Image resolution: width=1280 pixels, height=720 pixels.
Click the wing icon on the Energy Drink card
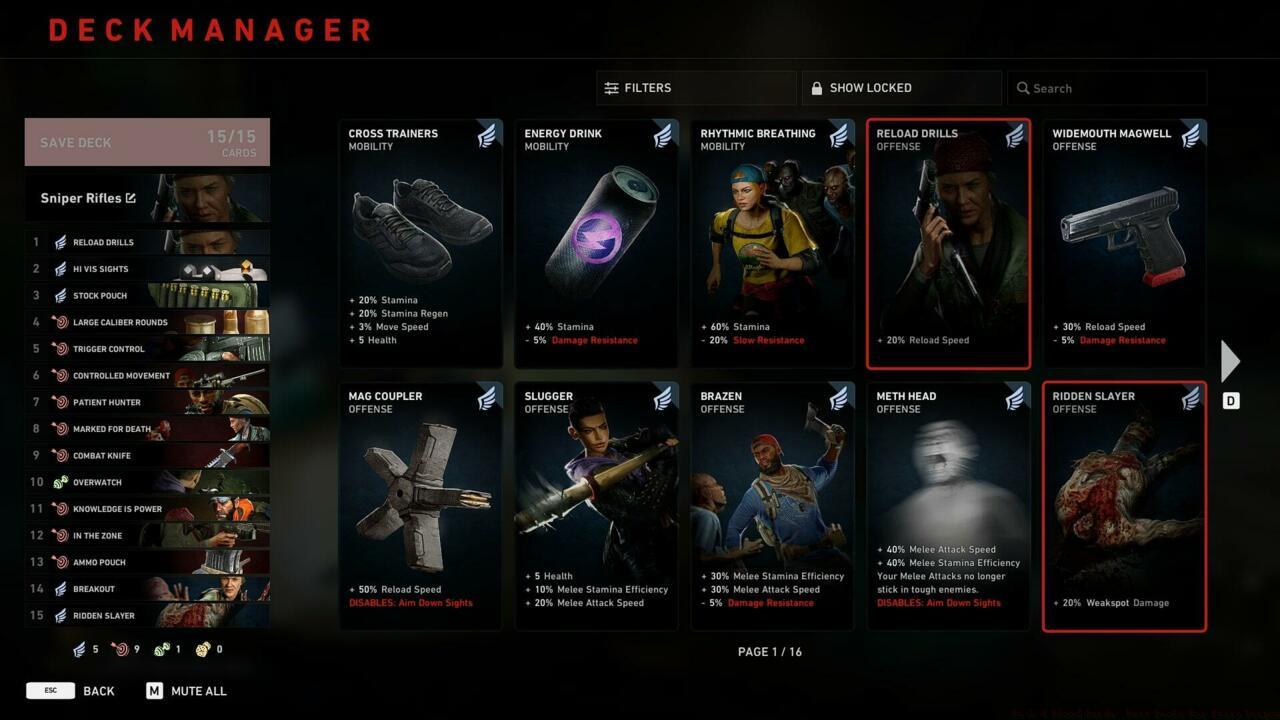tap(661, 136)
